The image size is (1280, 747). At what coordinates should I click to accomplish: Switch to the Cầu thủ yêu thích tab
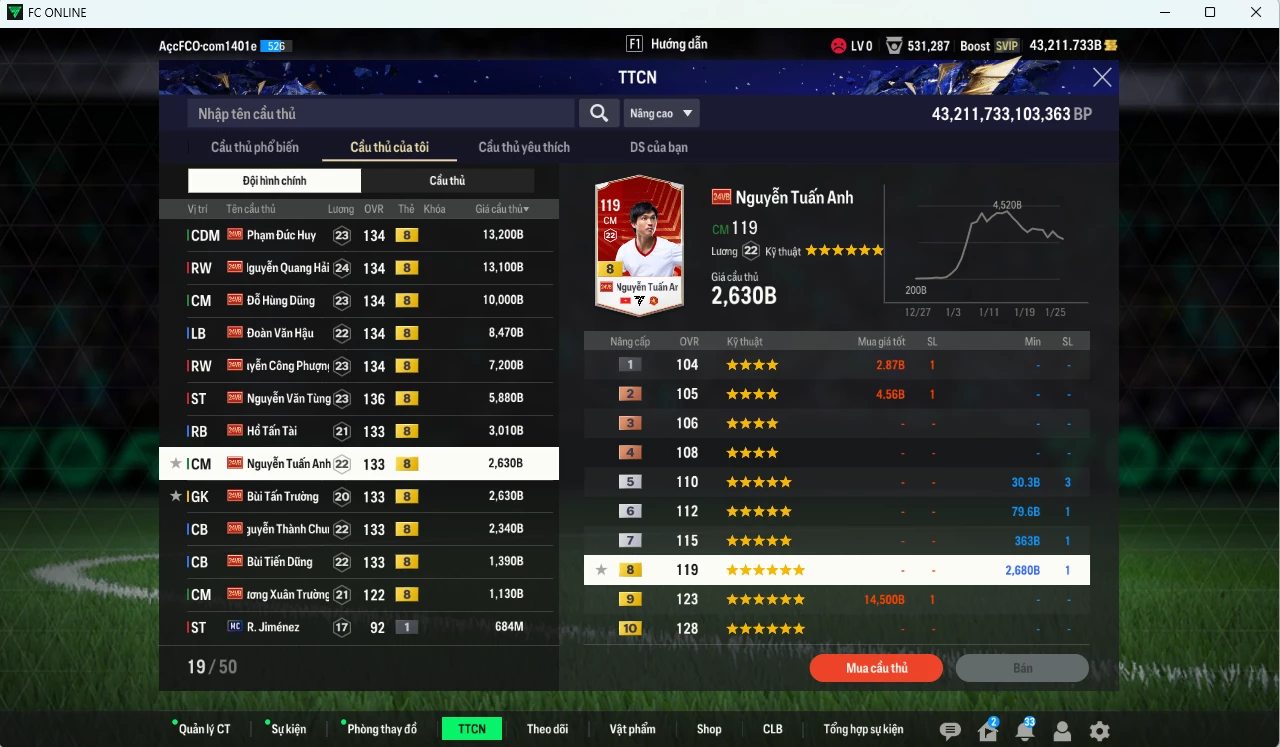pos(524,147)
